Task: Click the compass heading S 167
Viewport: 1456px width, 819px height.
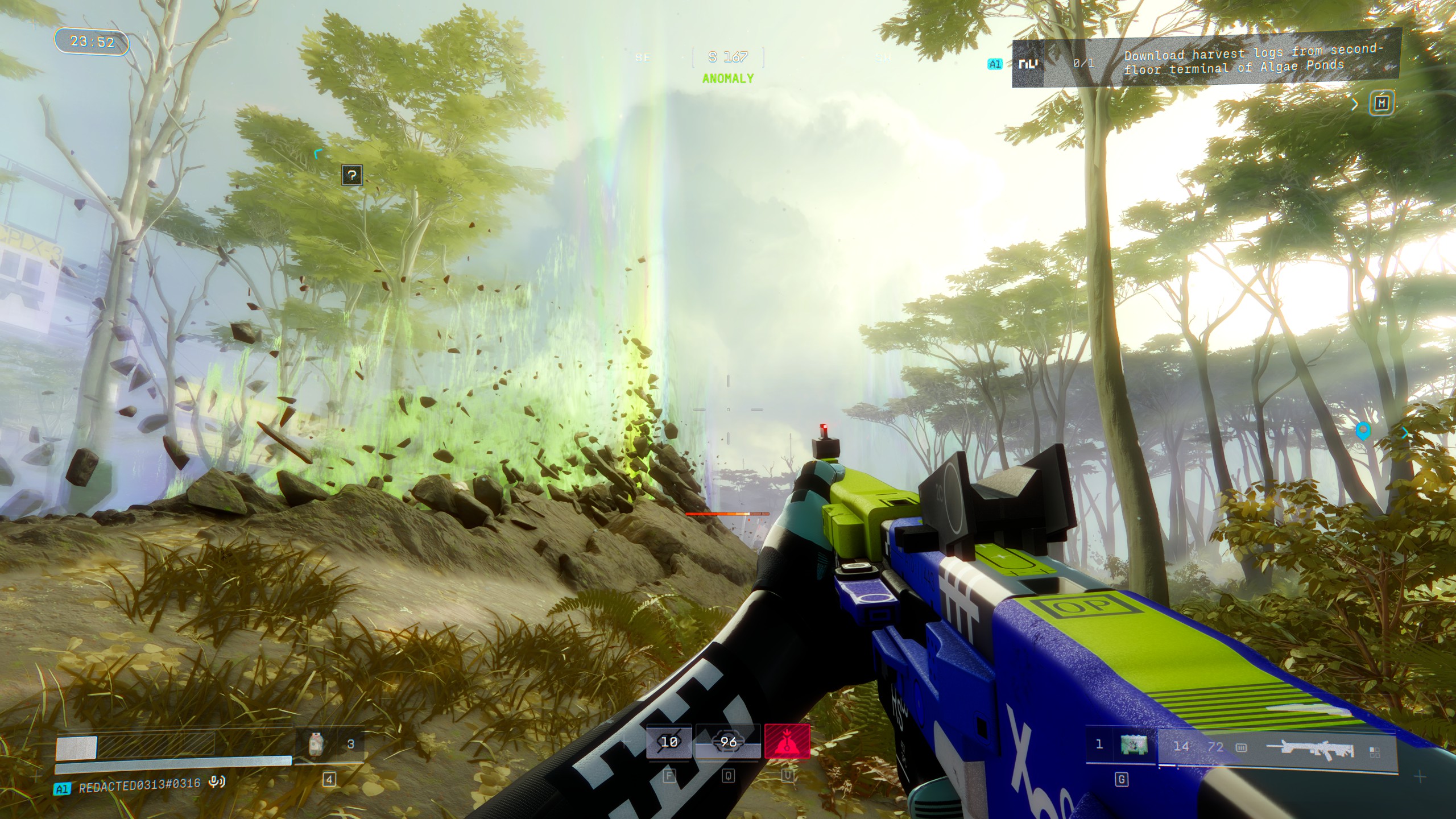Action: coord(728,57)
